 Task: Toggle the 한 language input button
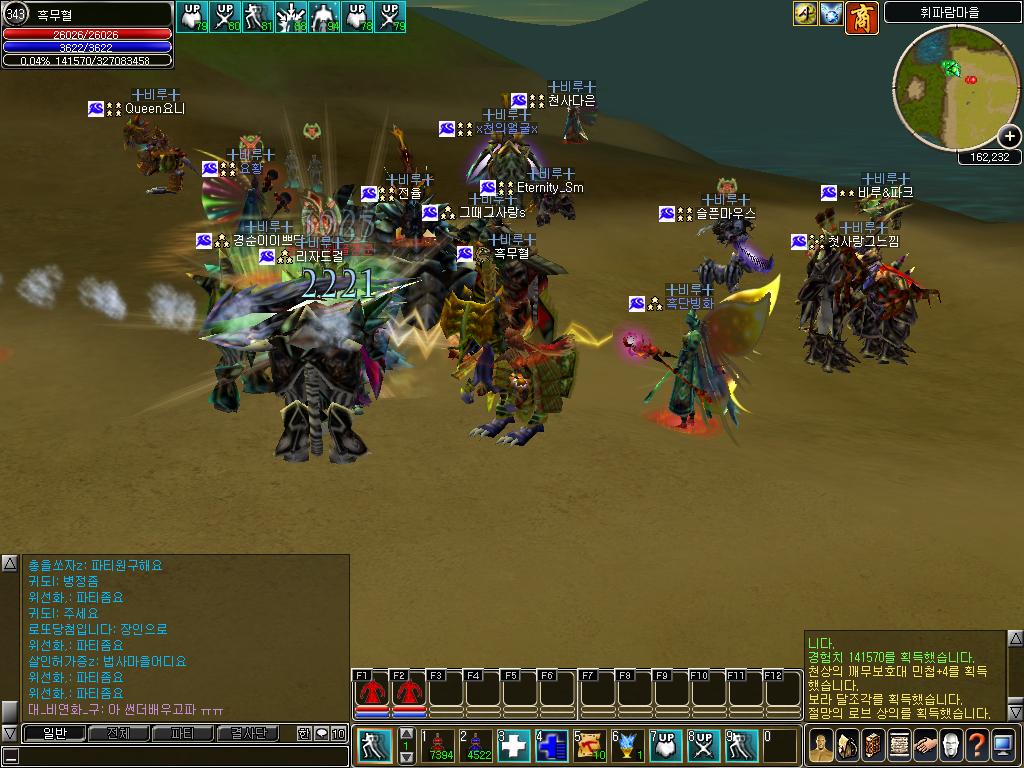click(304, 733)
